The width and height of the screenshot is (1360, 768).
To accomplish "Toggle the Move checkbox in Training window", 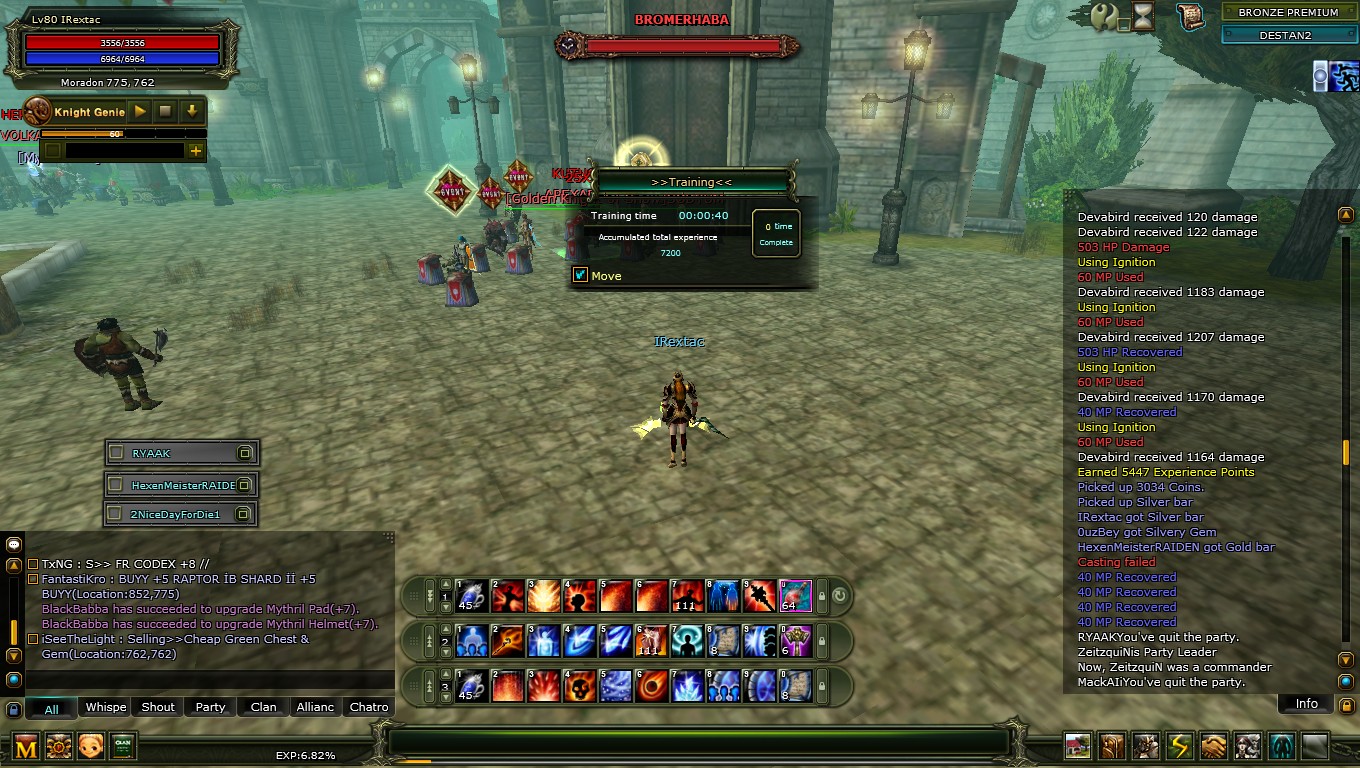I will [580, 275].
